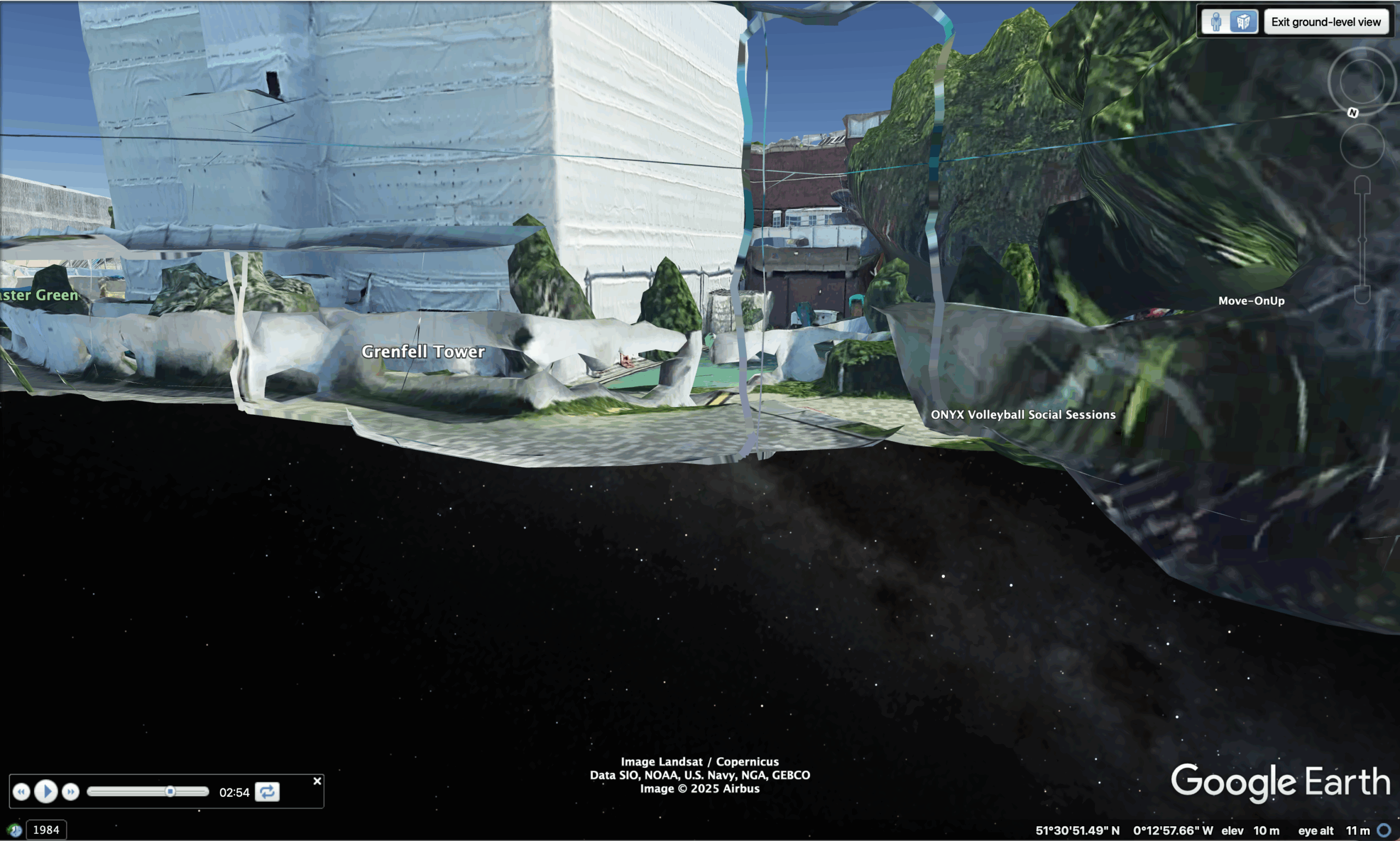
Task: Toggle tour loop playback
Action: [x=267, y=791]
